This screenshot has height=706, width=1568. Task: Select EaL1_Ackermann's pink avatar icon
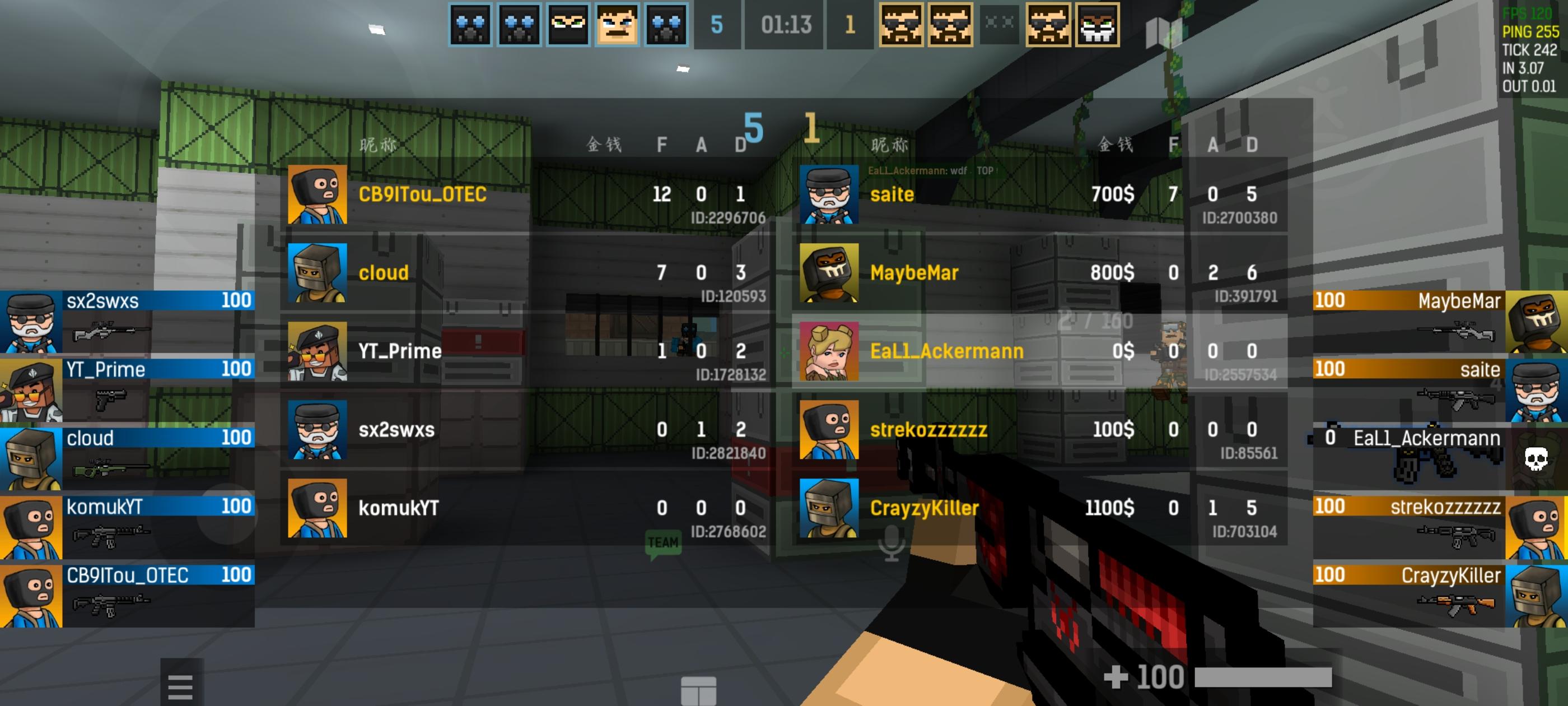(828, 351)
